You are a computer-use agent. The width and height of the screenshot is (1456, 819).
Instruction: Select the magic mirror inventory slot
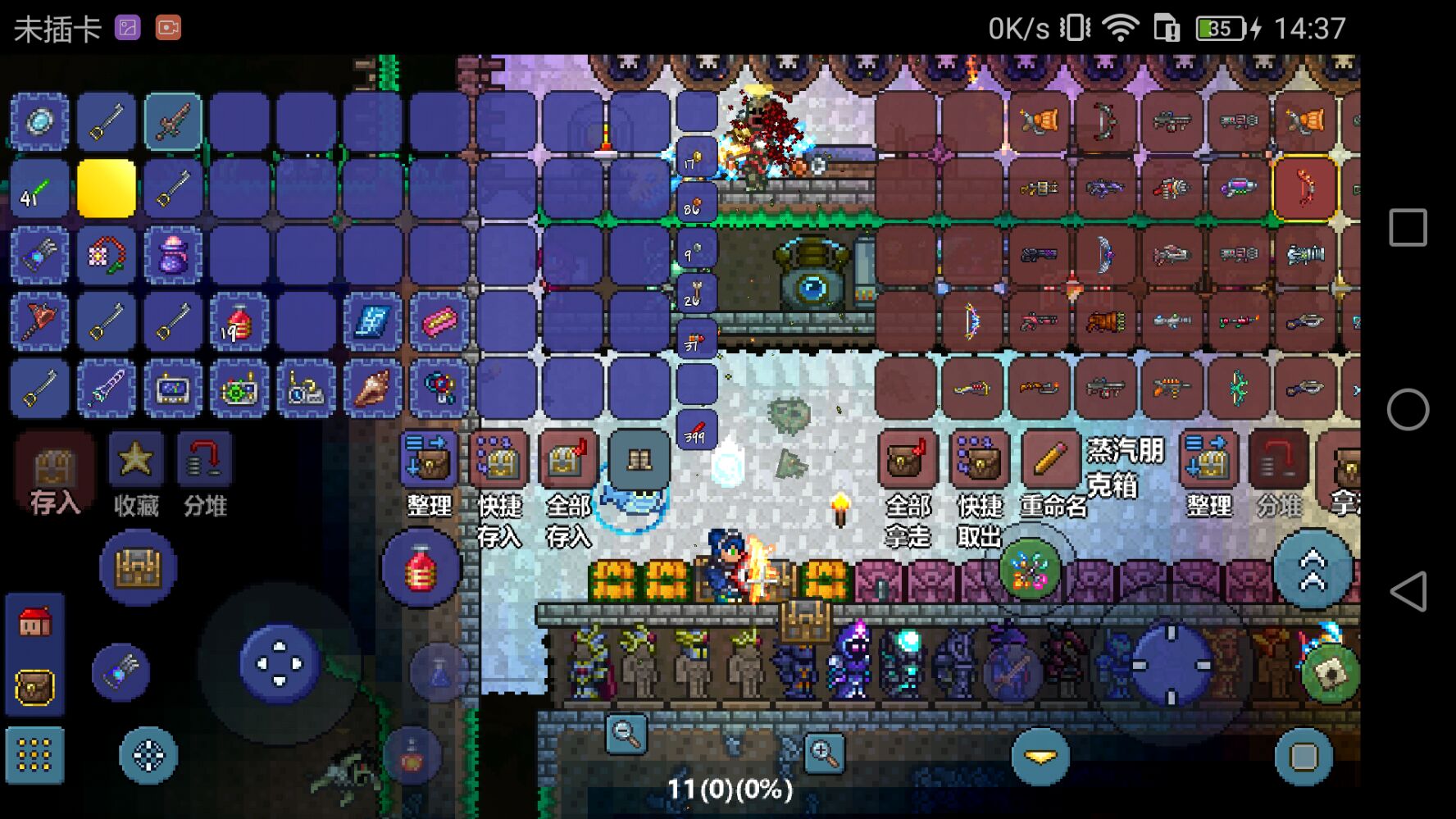(x=39, y=121)
